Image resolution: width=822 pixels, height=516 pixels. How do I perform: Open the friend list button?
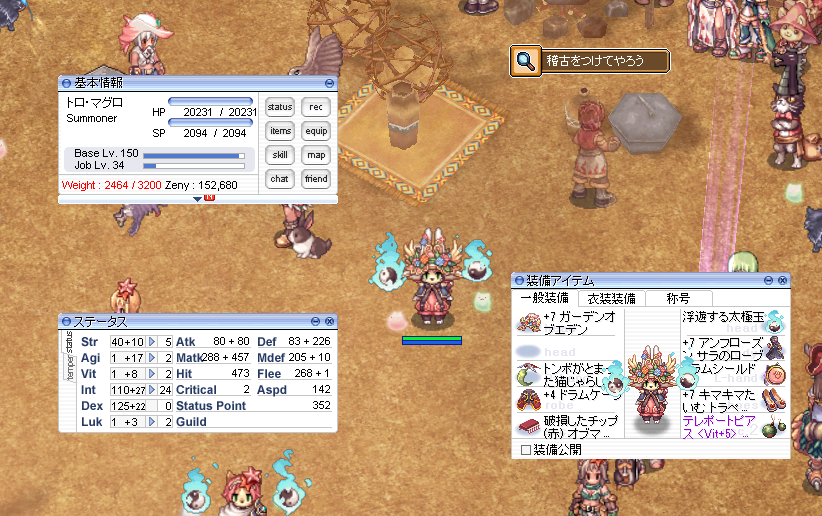[x=316, y=179]
